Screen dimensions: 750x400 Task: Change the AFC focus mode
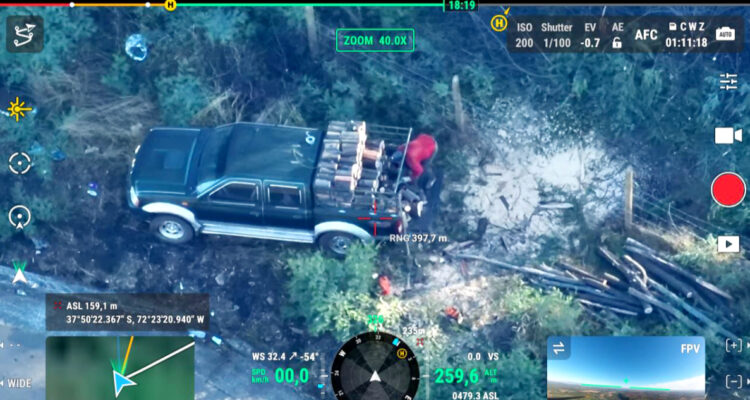[646, 35]
